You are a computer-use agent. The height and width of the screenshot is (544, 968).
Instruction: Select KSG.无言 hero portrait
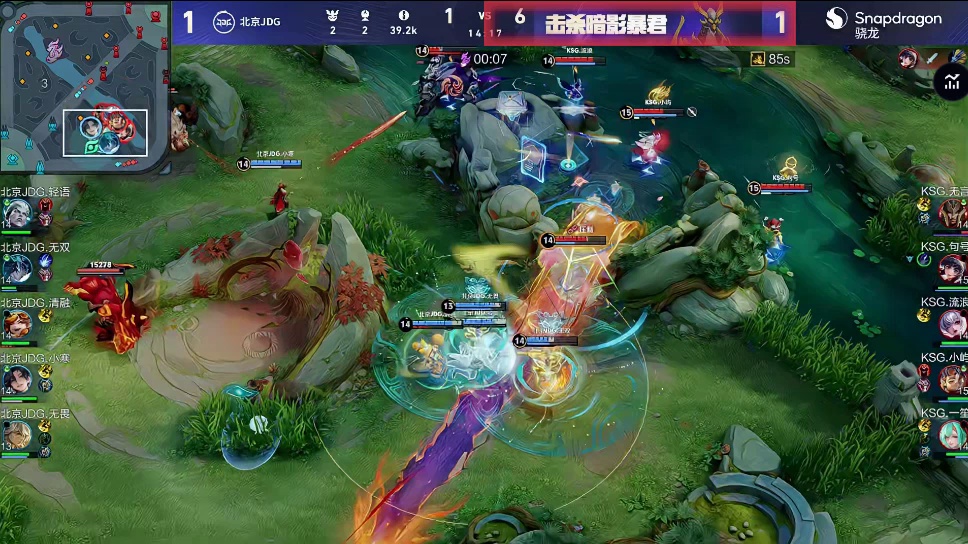point(952,213)
